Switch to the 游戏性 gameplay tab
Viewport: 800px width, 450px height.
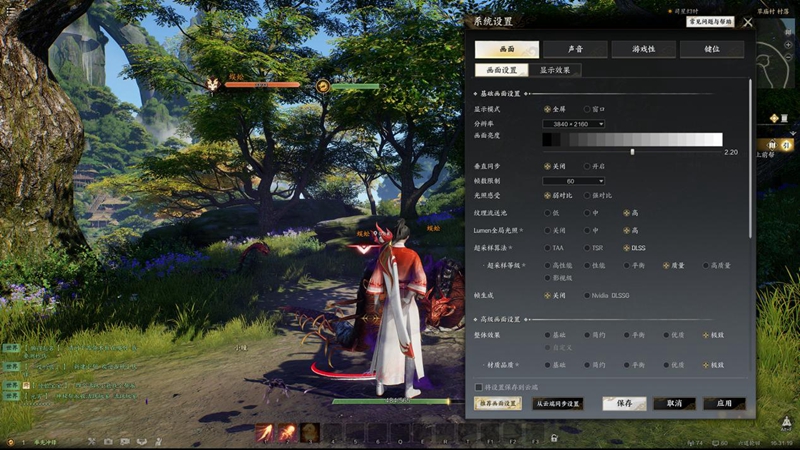(643, 49)
